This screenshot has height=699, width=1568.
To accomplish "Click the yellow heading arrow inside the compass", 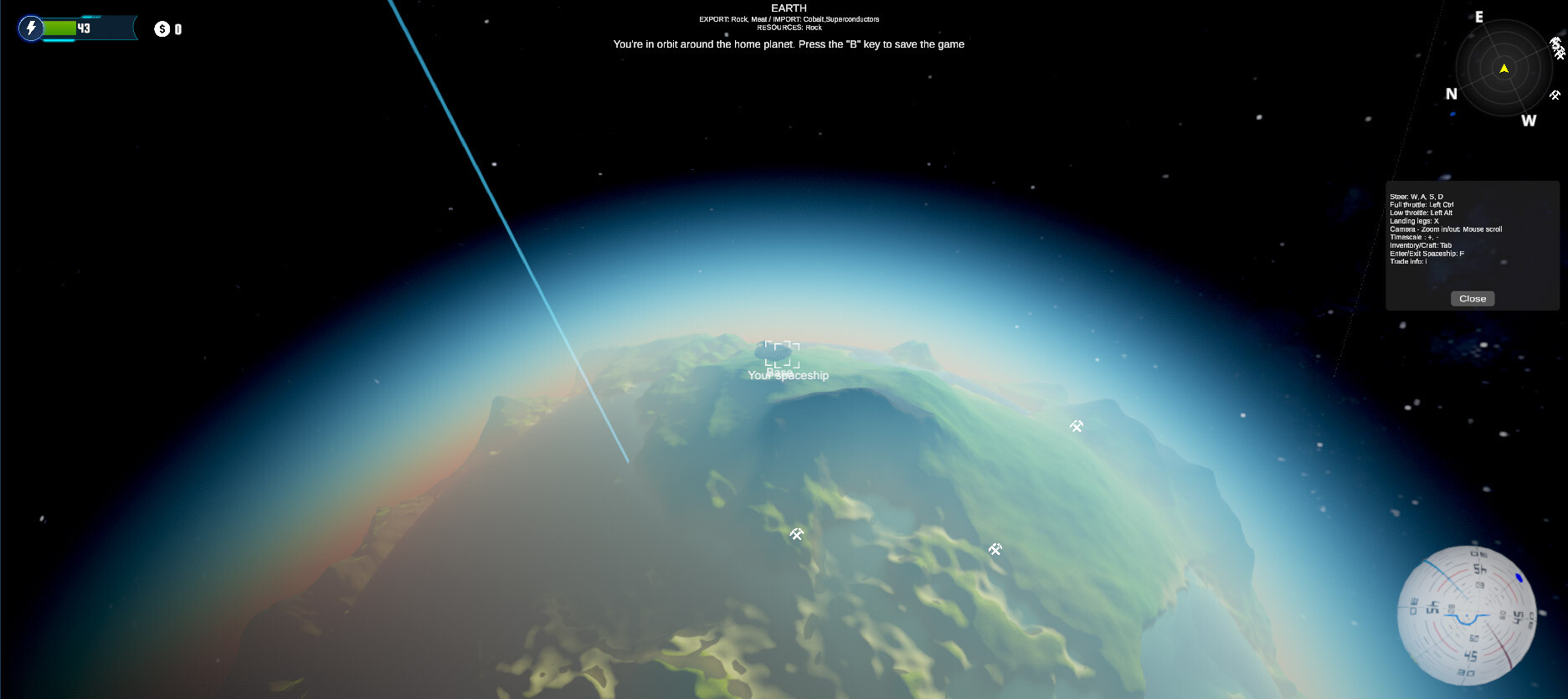I will click(x=1504, y=69).
